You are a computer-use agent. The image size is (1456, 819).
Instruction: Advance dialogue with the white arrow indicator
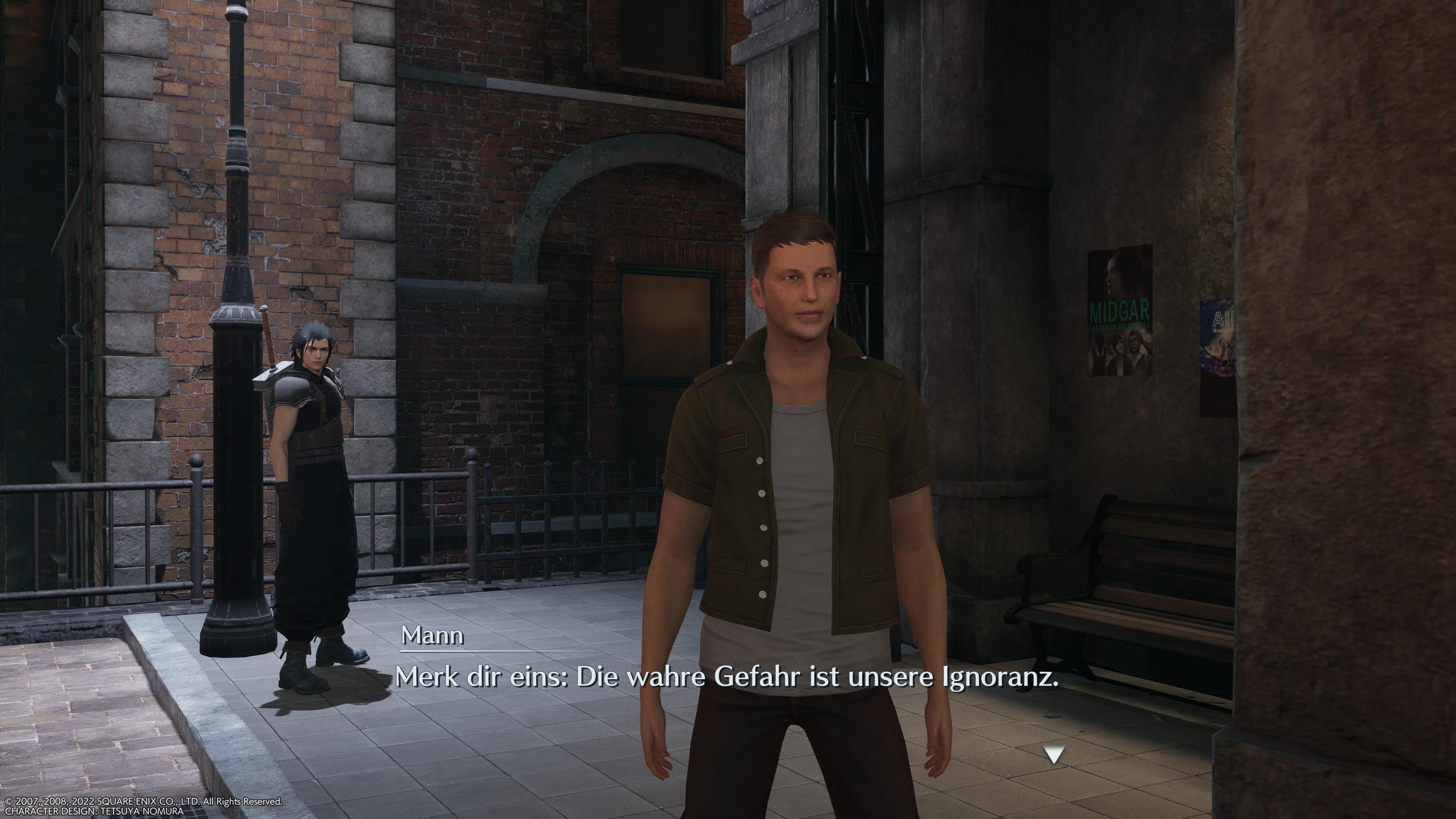click(1054, 755)
